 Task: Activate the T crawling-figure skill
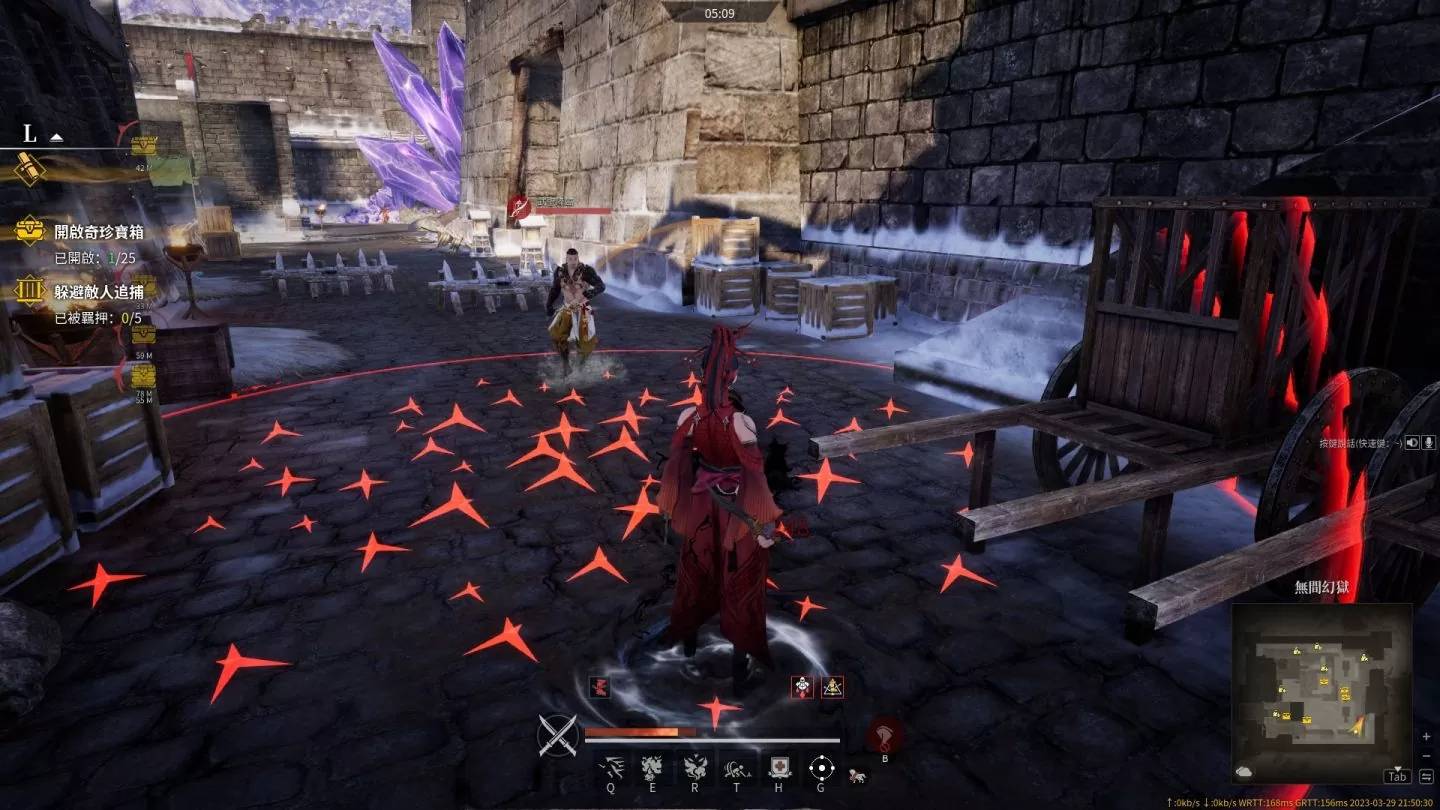(736, 768)
